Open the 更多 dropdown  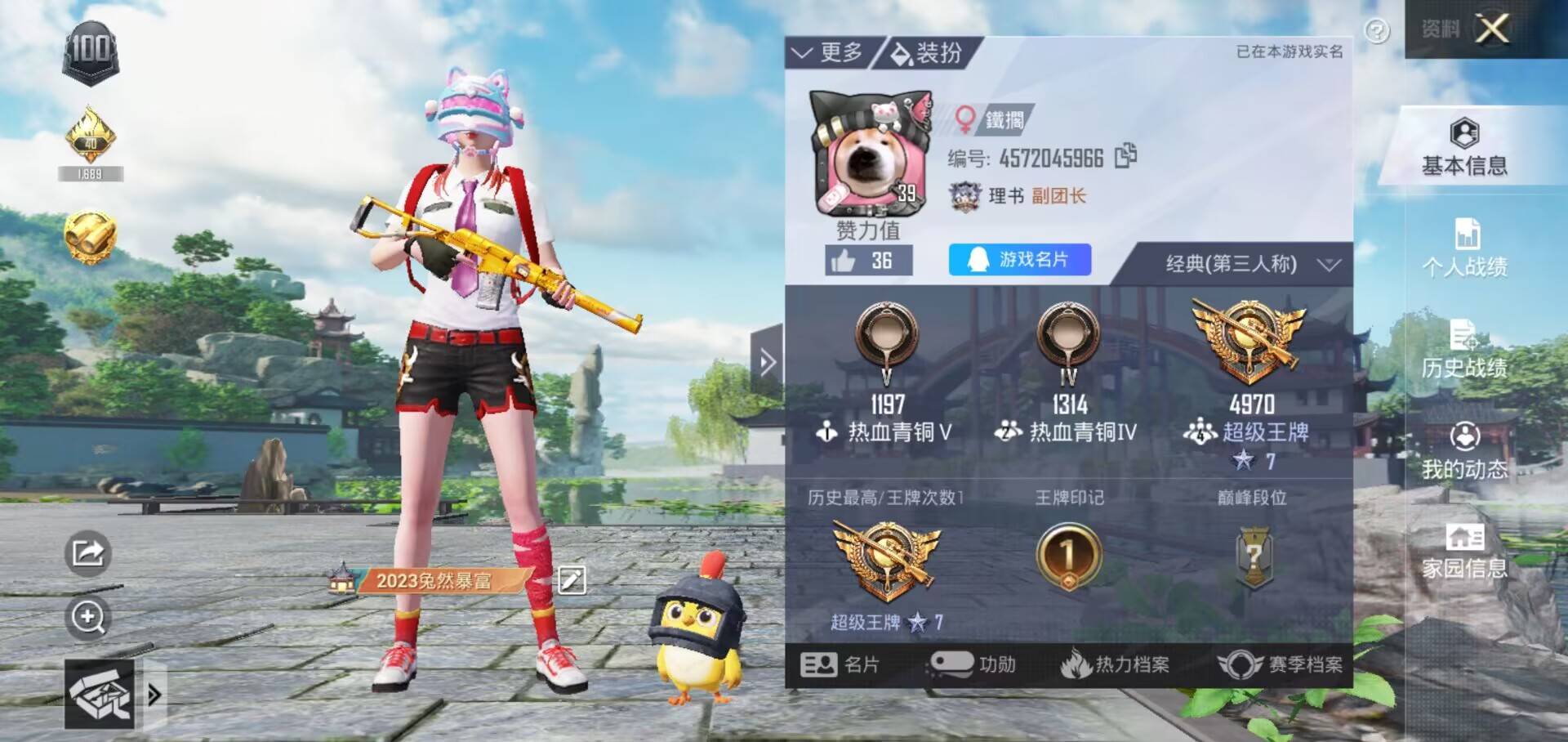[827, 53]
